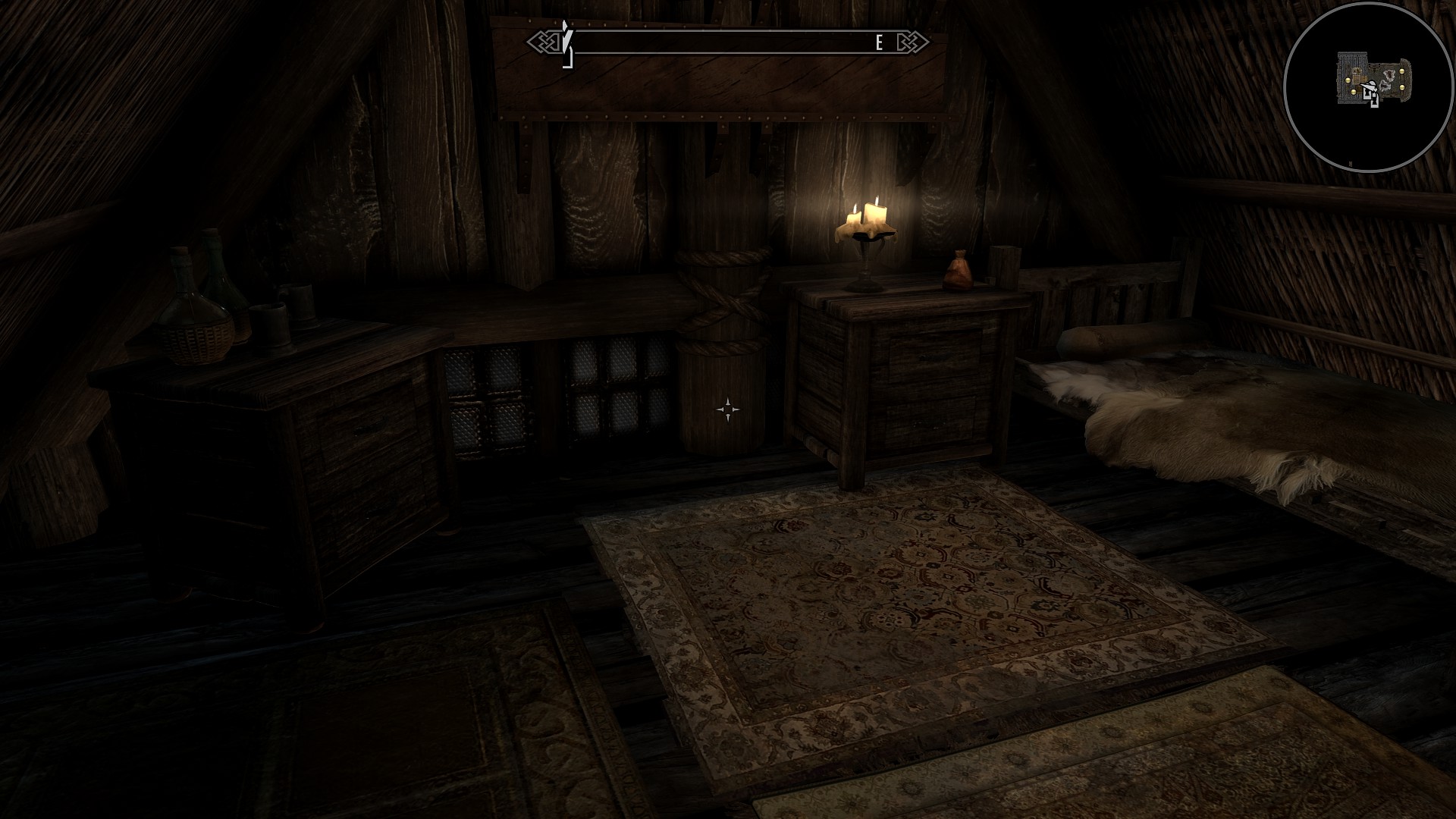Click the E marker on the compass

coord(878,43)
